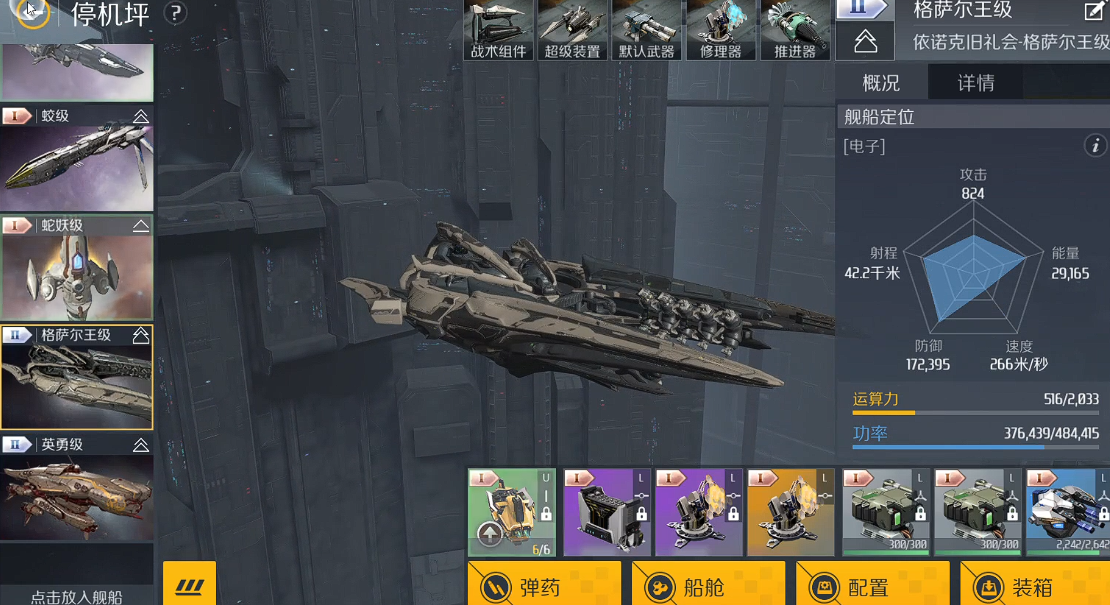The image size is (1110, 605).
Task: Switch to the 概况 overview tab
Action: [x=881, y=83]
